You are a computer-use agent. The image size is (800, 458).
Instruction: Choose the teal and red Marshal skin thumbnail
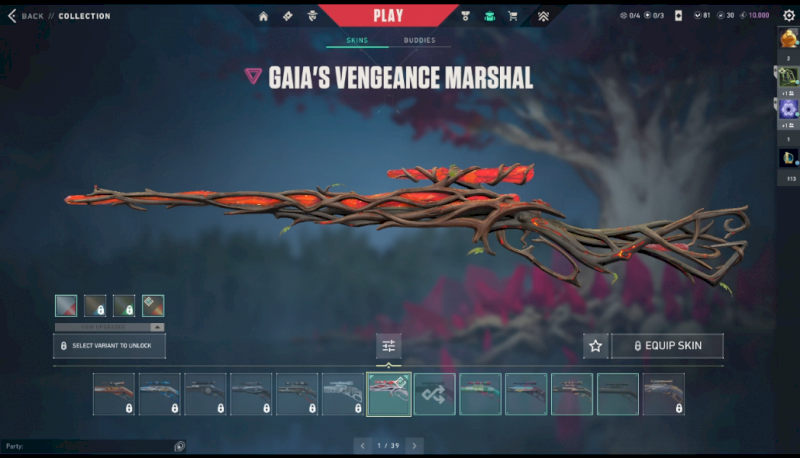(480, 394)
